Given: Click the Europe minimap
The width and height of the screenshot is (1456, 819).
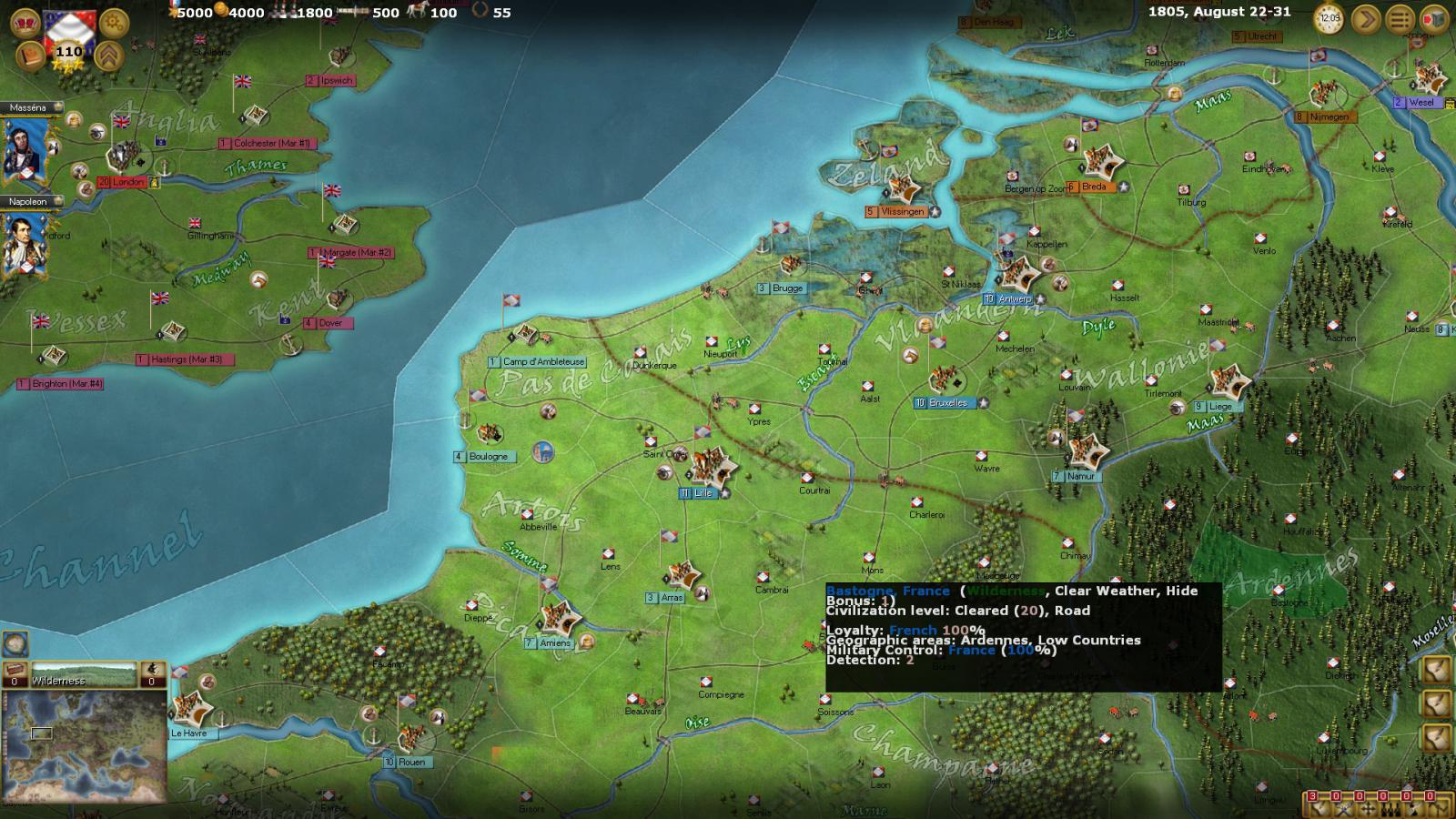Looking at the screenshot, I should (x=85, y=748).
